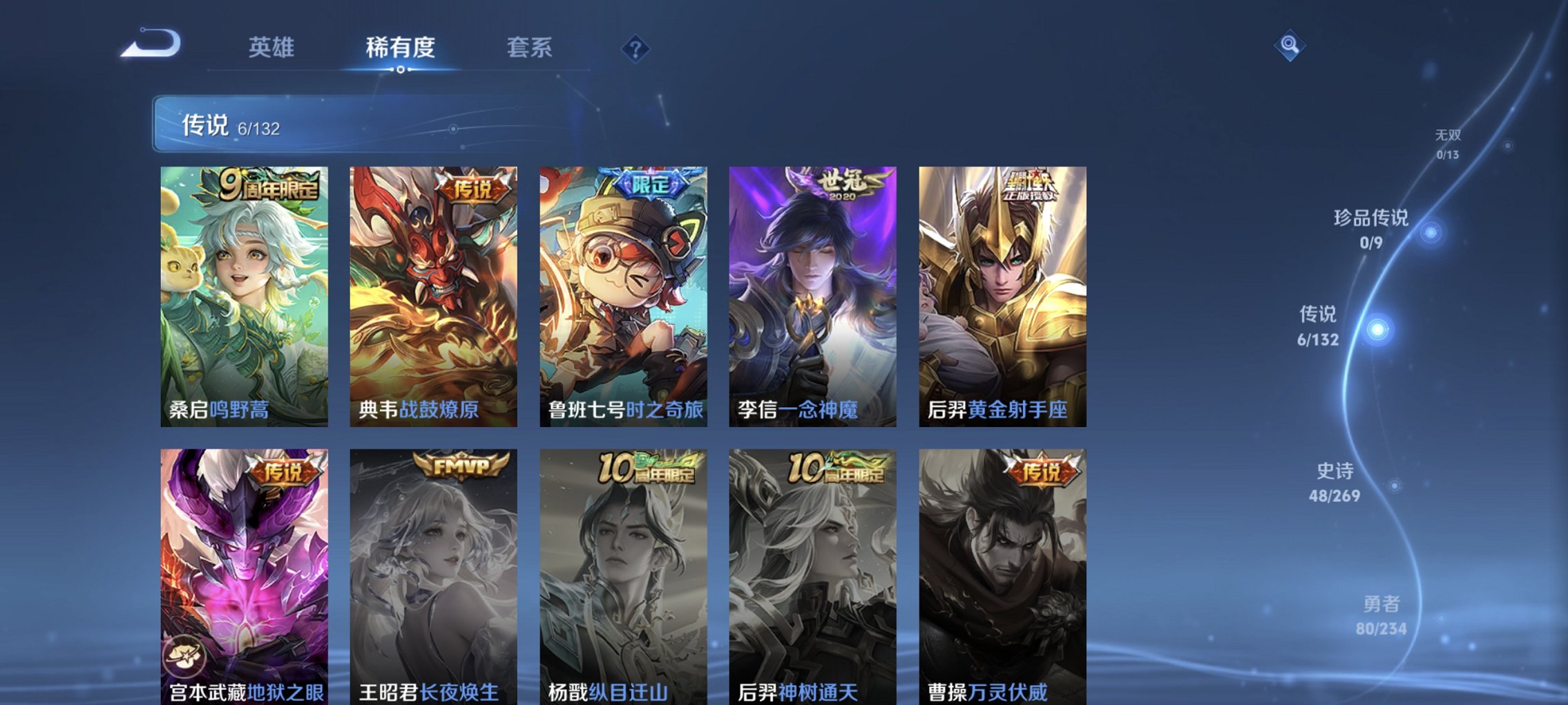Click the question mark help icon
The image size is (1568, 705).
tap(637, 49)
